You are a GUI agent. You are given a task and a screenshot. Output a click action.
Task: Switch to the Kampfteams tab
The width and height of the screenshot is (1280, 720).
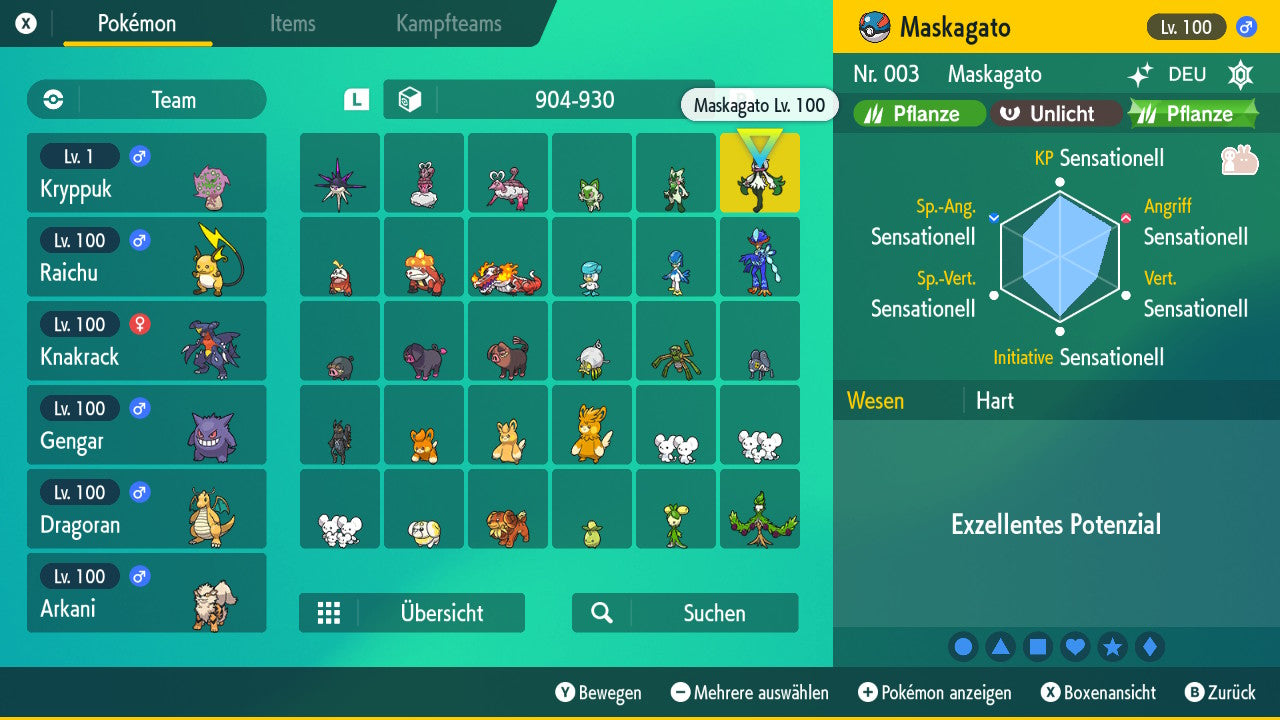[x=448, y=24]
